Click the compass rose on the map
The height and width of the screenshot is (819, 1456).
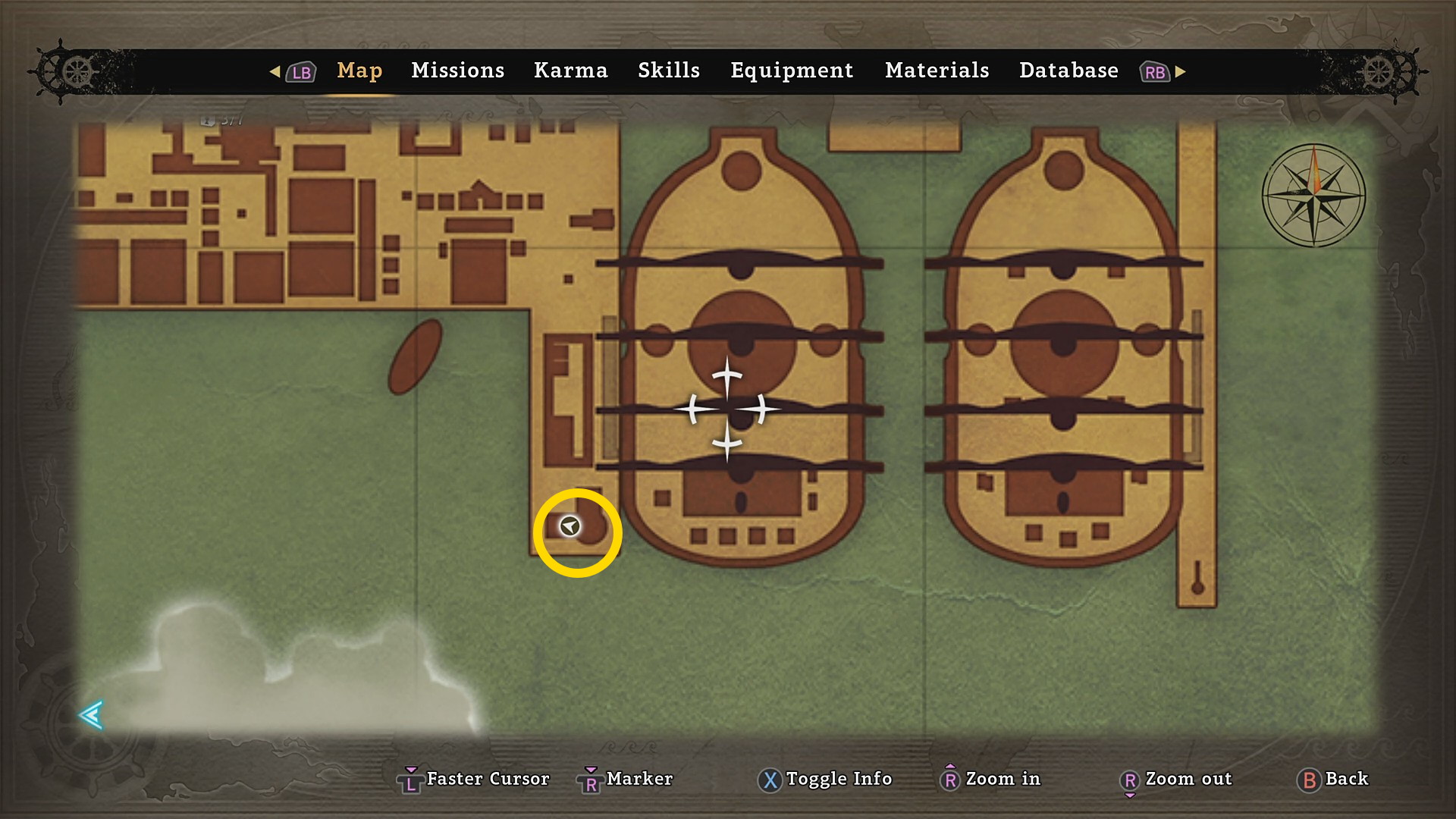(x=1314, y=196)
